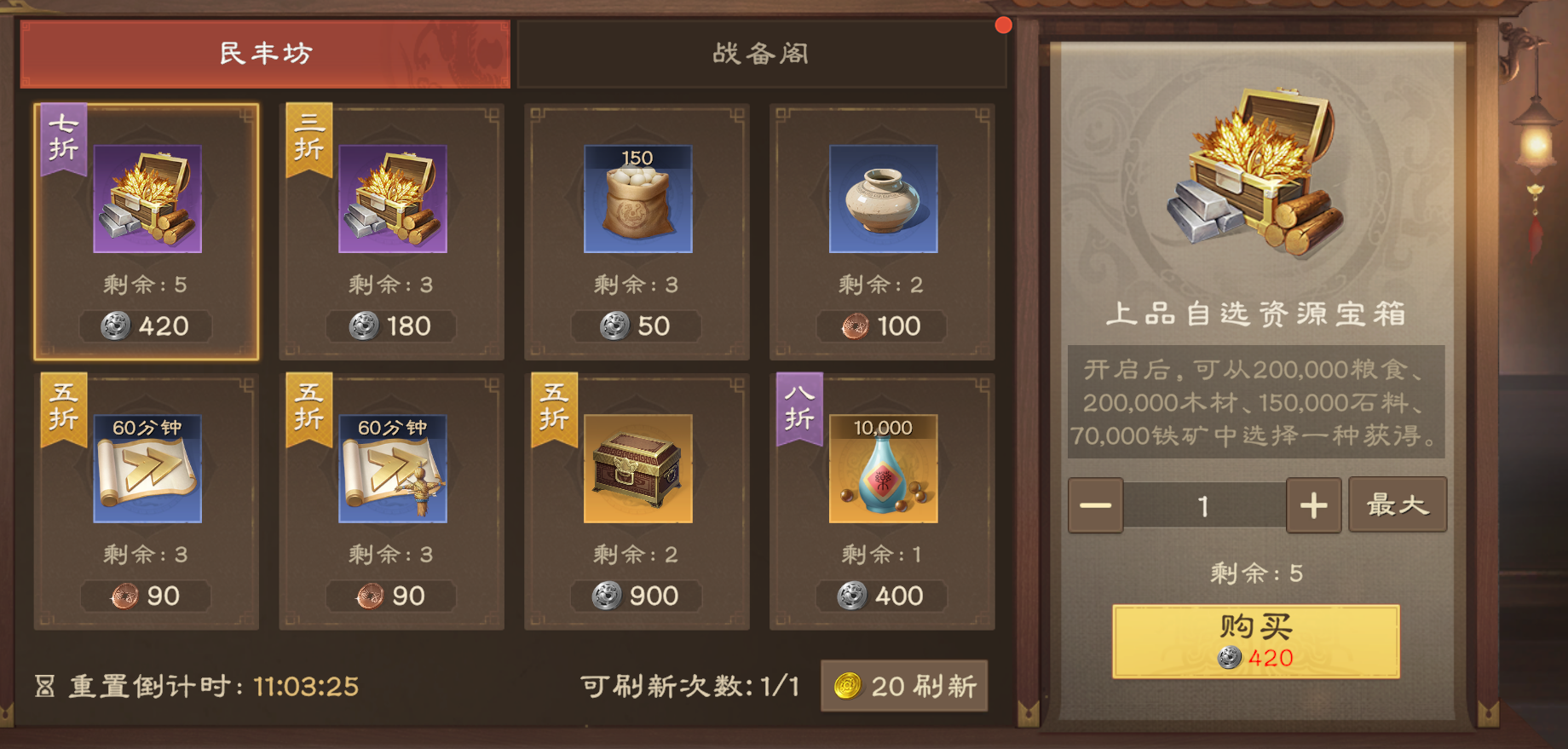The height and width of the screenshot is (749, 1568).
Task: Click the minus button to decrease quantity
Action: tap(1095, 505)
